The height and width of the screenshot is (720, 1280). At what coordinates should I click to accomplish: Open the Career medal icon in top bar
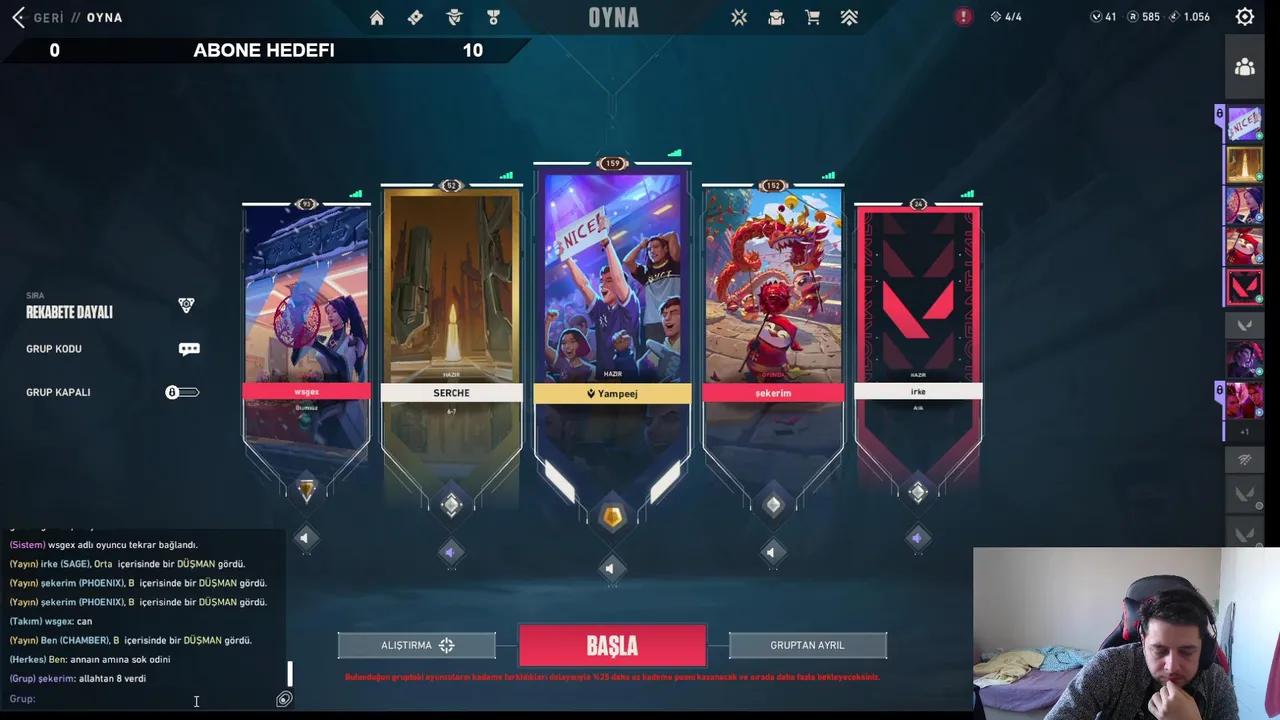(492, 17)
